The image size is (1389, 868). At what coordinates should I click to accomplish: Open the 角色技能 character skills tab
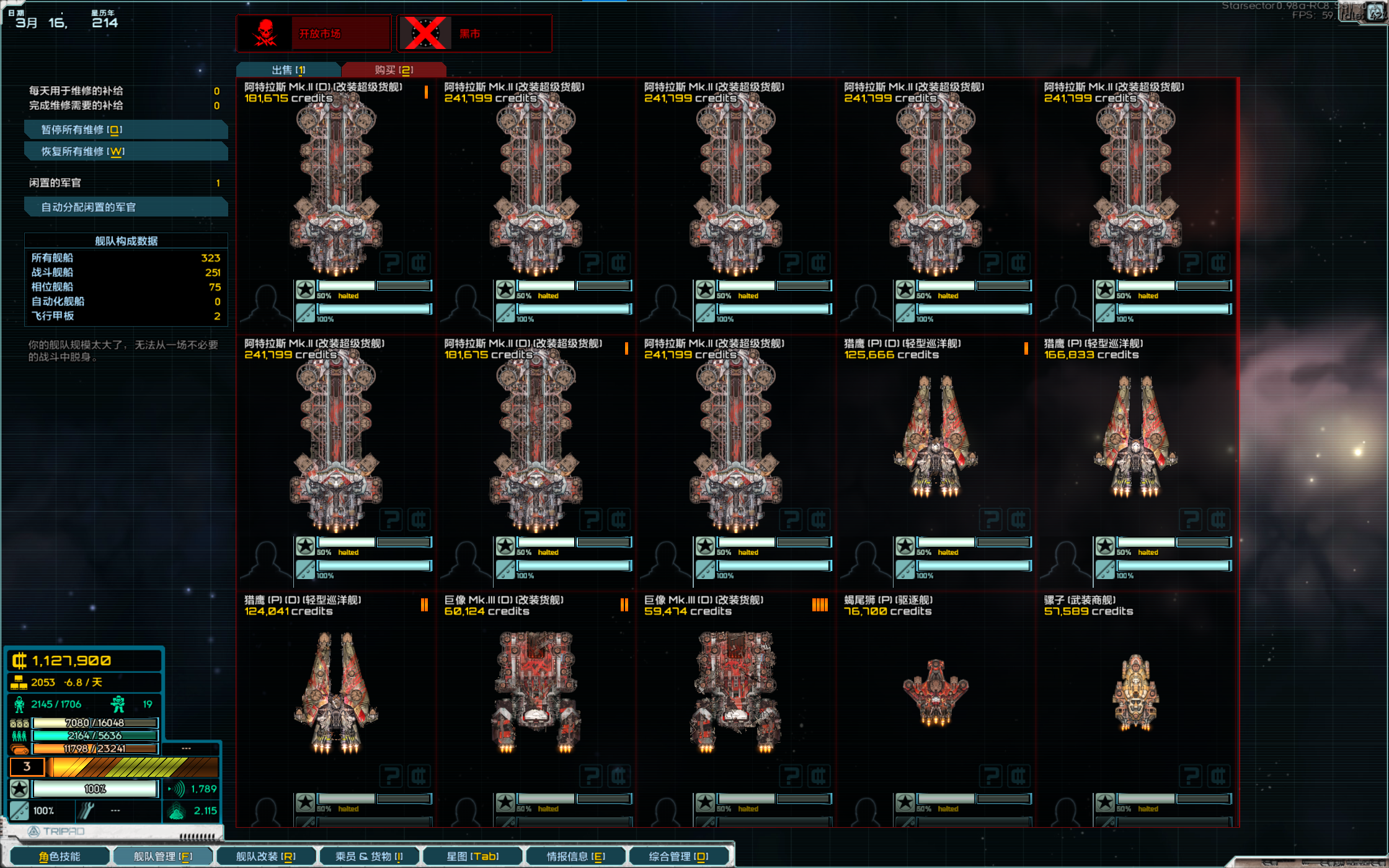[x=60, y=856]
